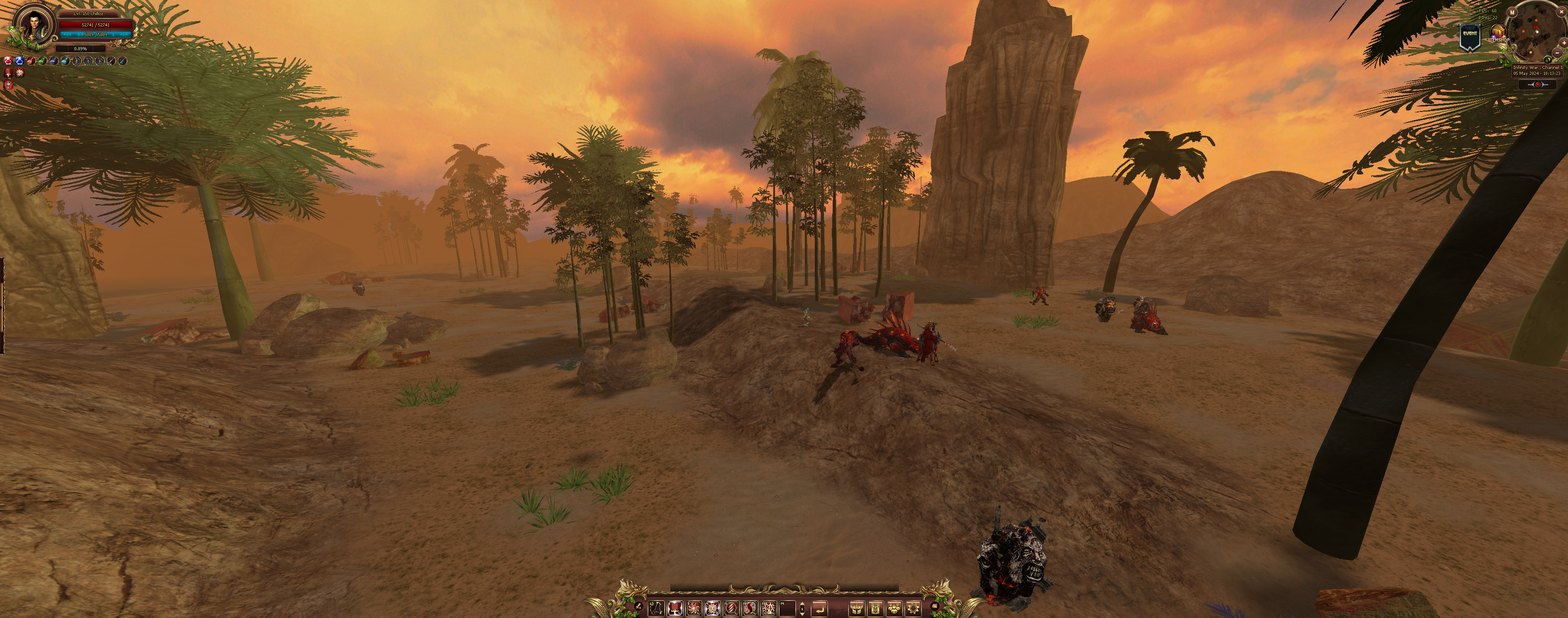1568x618 pixels.
Task: Activate the tree-shaped skill in slot 2
Action: pos(675,607)
